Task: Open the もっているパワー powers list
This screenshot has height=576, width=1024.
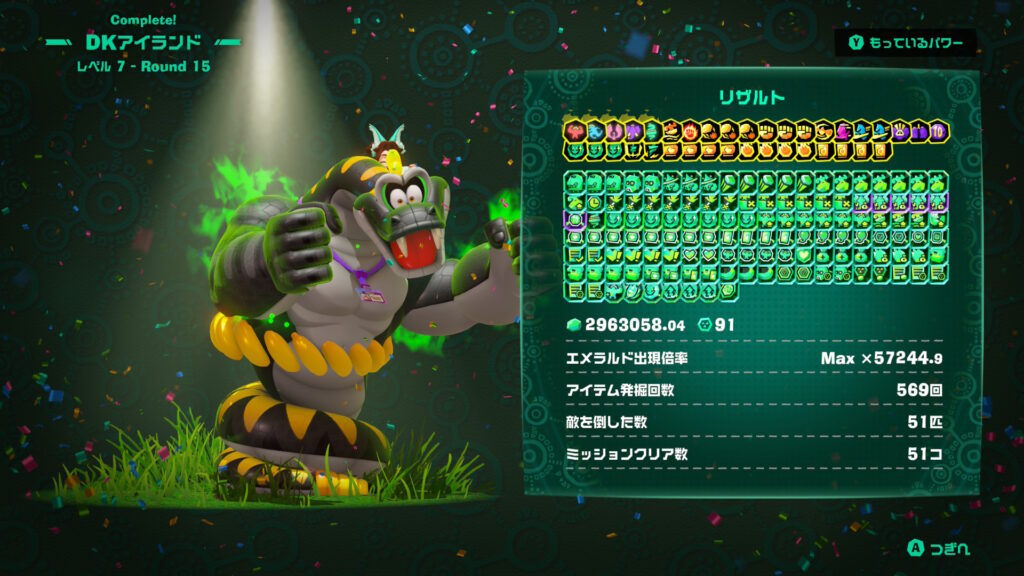Action: click(905, 42)
